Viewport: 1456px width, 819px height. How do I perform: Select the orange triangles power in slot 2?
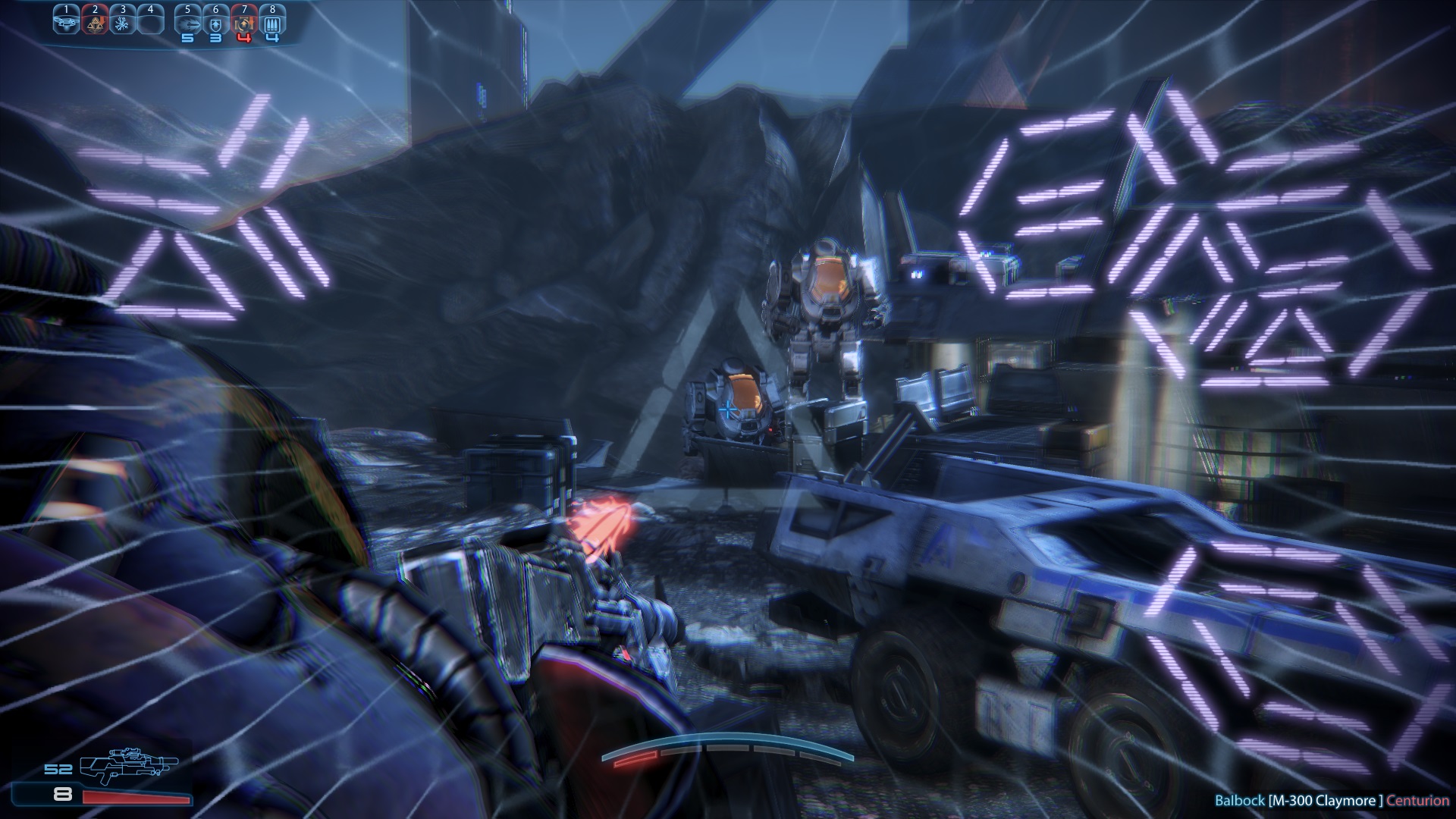coord(94,23)
